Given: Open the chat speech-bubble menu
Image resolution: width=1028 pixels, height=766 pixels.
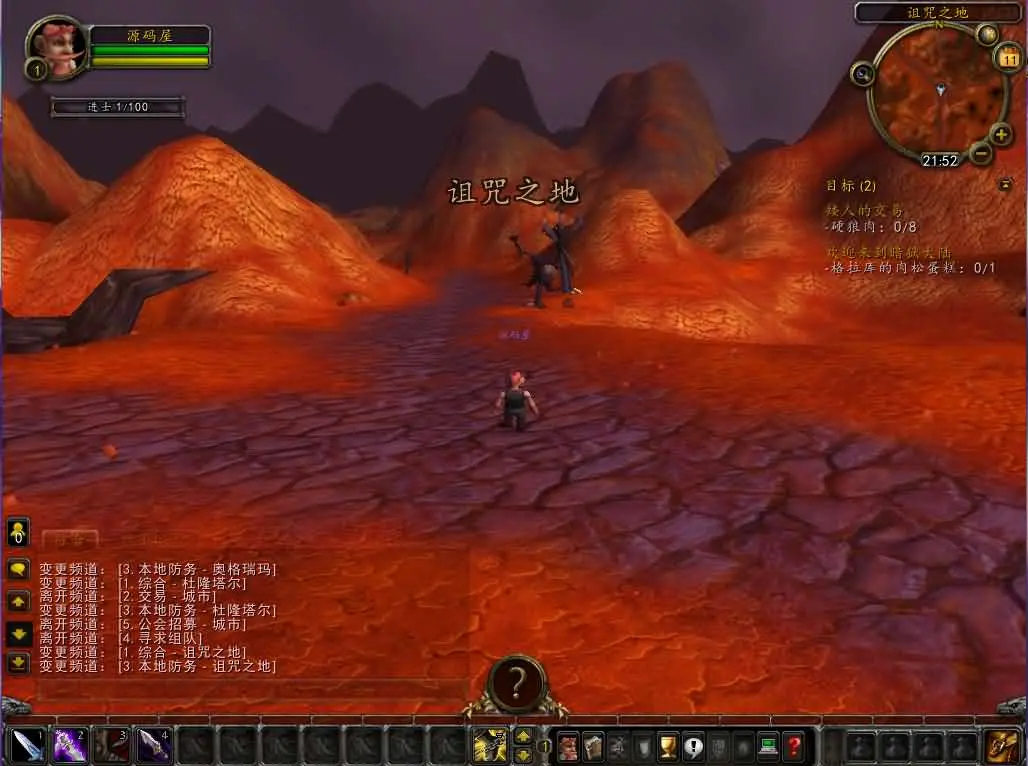Looking at the screenshot, I should pos(18,570).
